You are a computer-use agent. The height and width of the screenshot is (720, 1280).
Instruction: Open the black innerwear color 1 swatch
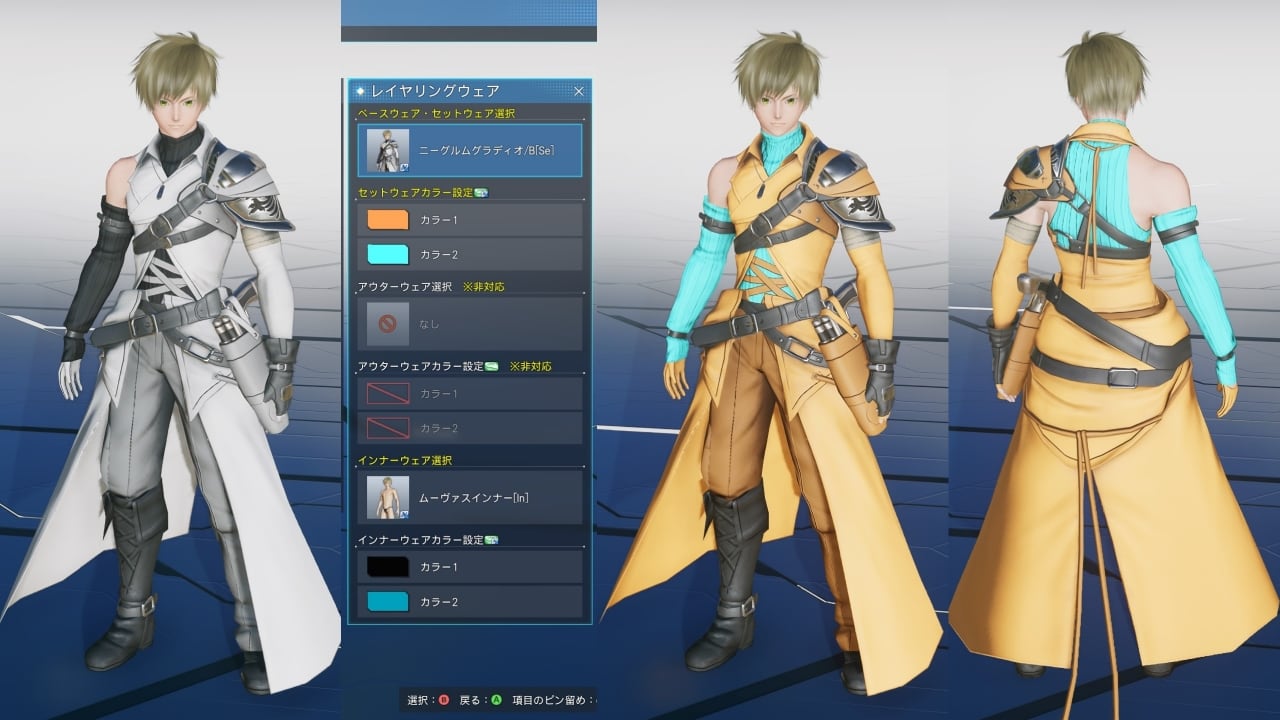tap(388, 567)
